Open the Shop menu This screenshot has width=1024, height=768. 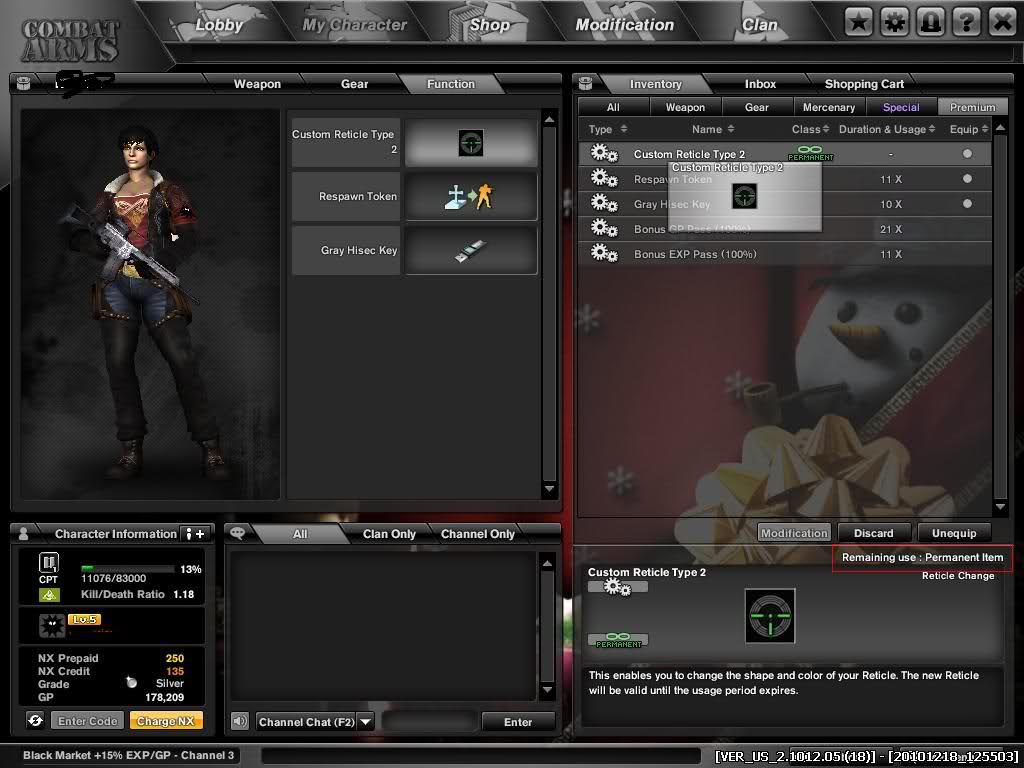tap(490, 25)
